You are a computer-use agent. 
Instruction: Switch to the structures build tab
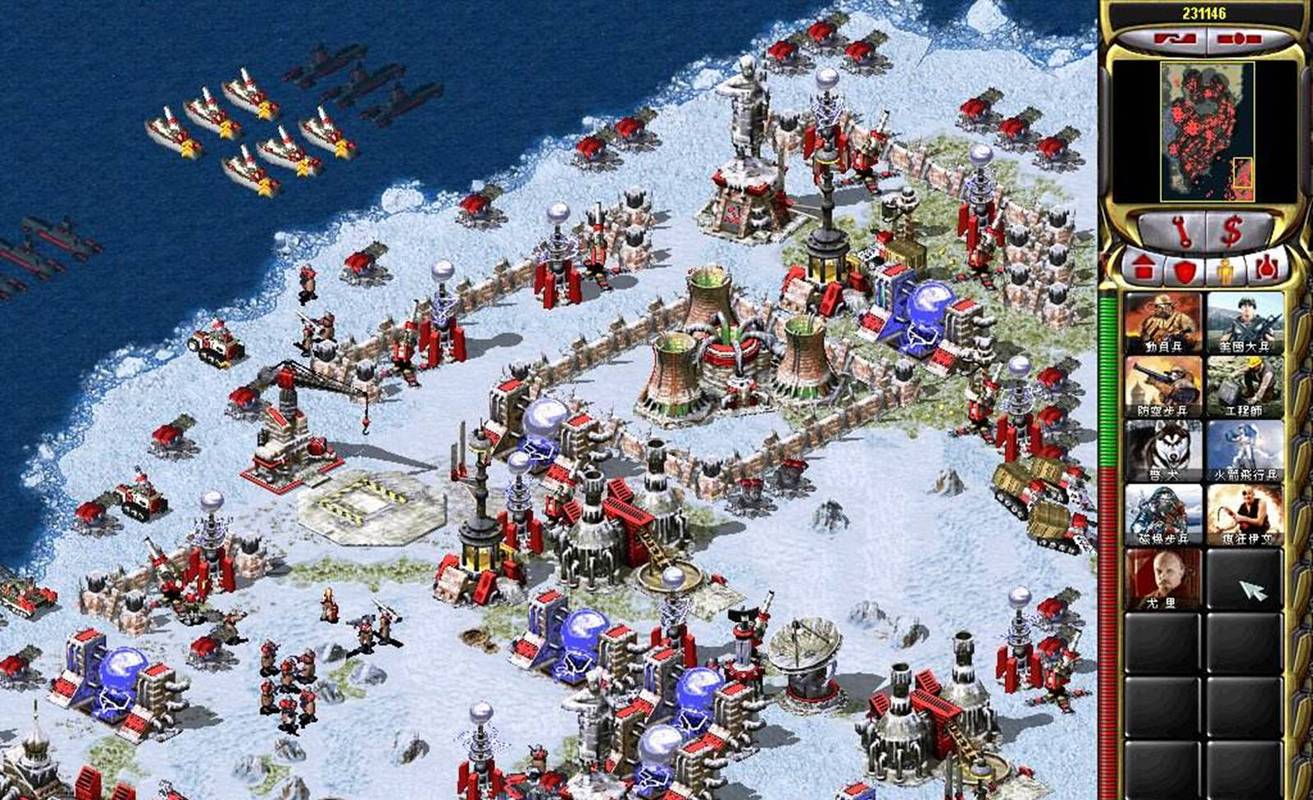1141,269
